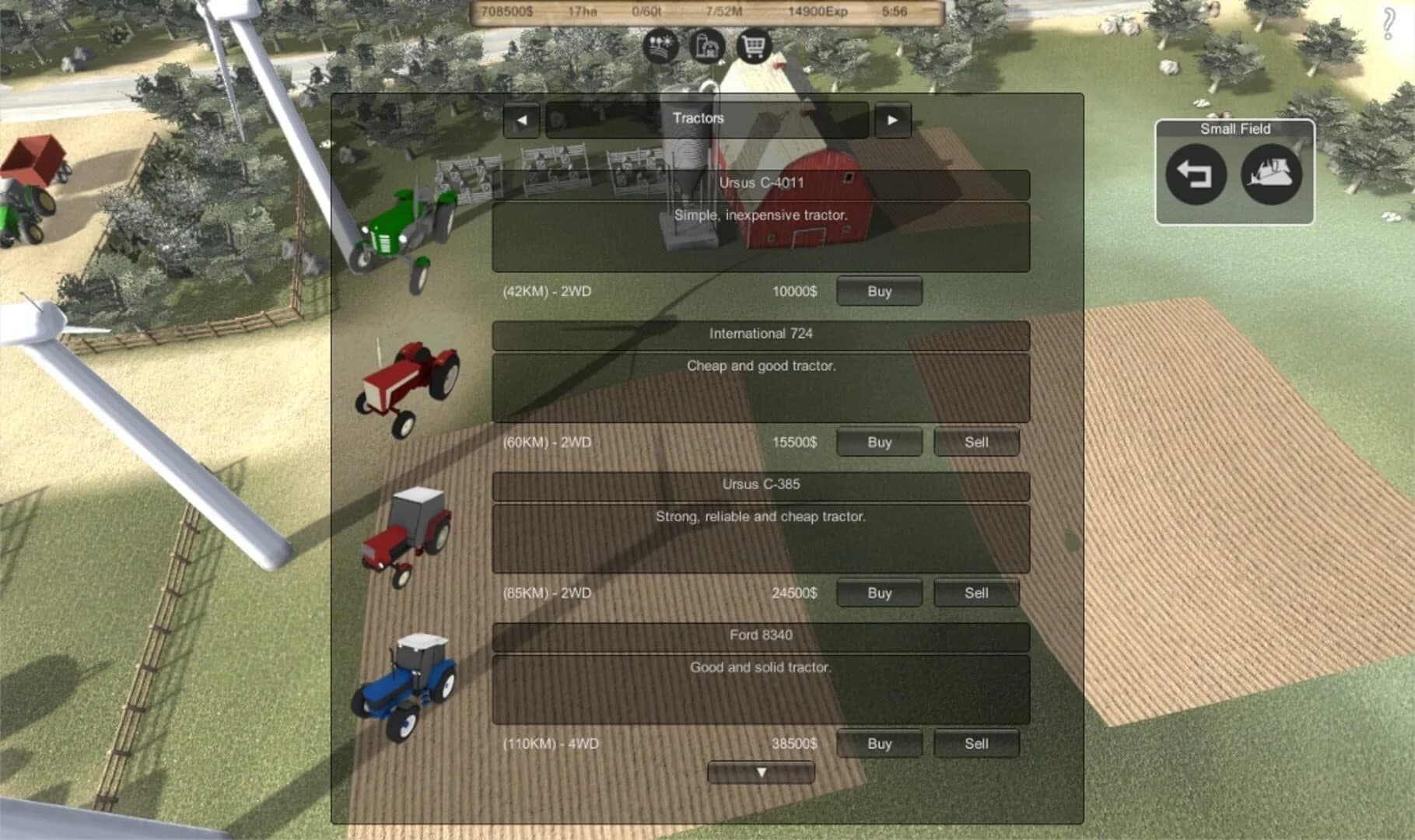Open the field management icon in top bar

point(660,46)
